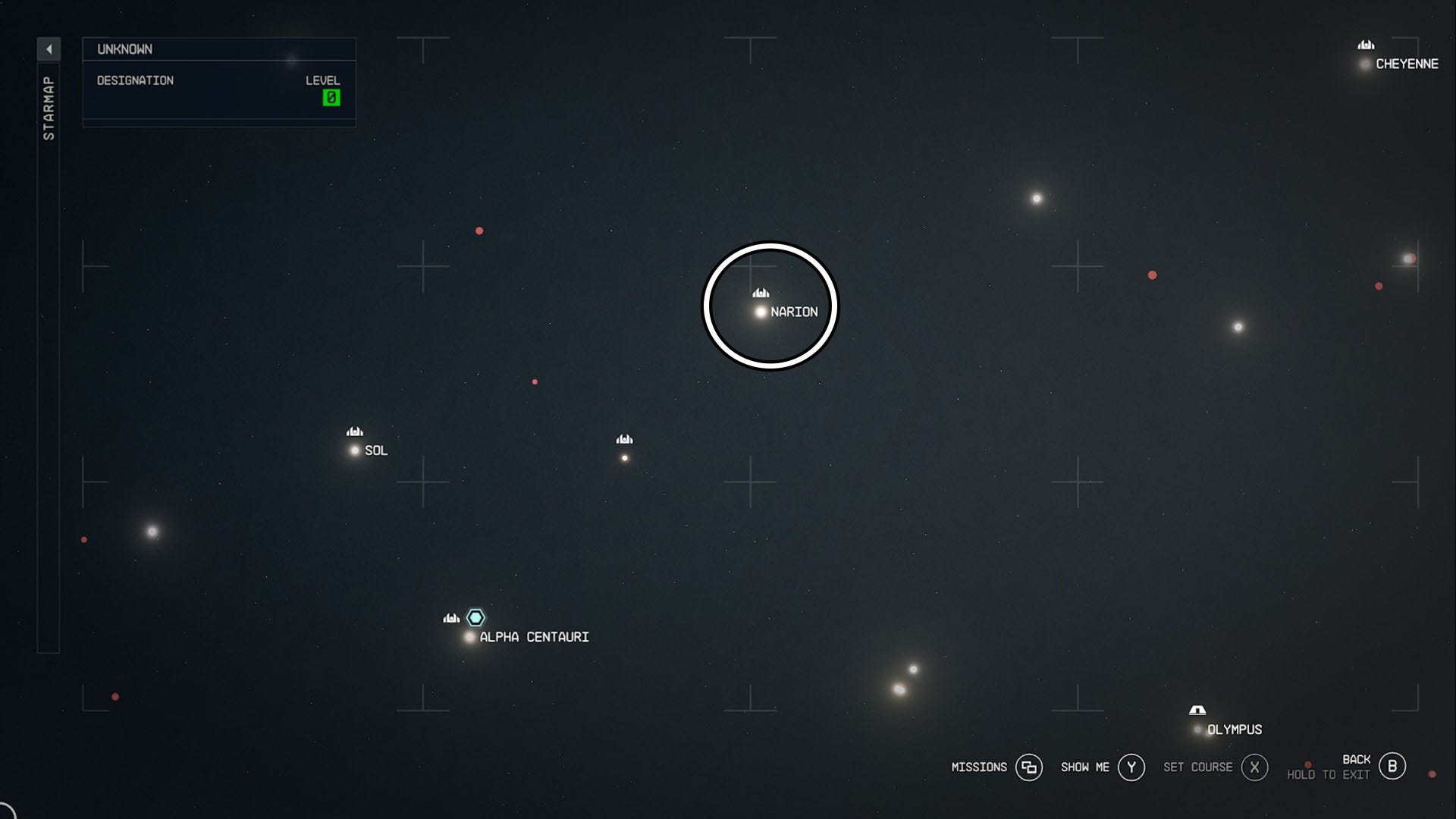Click the back arrow beside STARMAP
1456x819 pixels.
pos(49,48)
